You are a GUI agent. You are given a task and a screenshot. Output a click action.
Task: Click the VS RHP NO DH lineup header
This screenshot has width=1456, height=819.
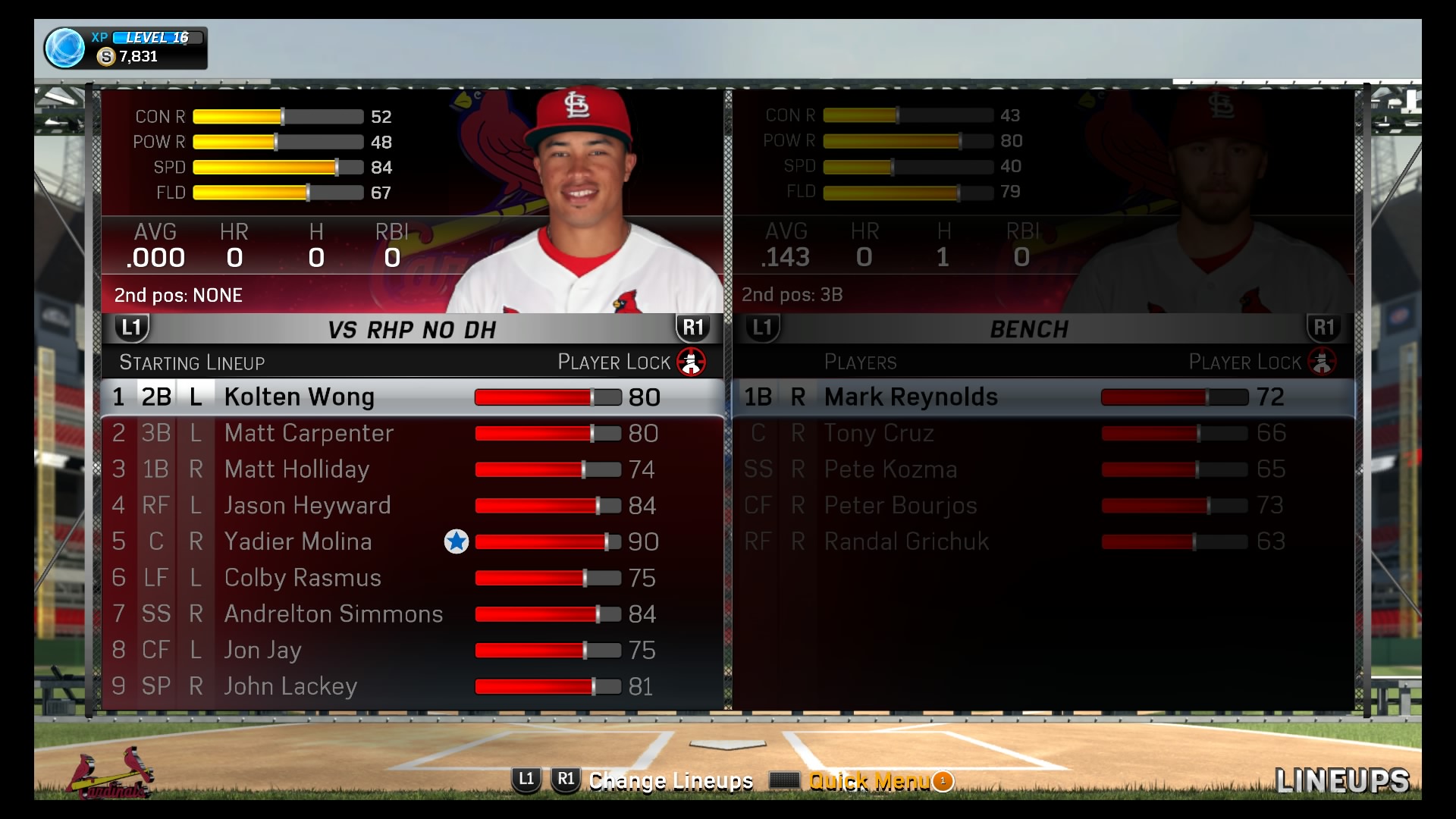coord(412,330)
